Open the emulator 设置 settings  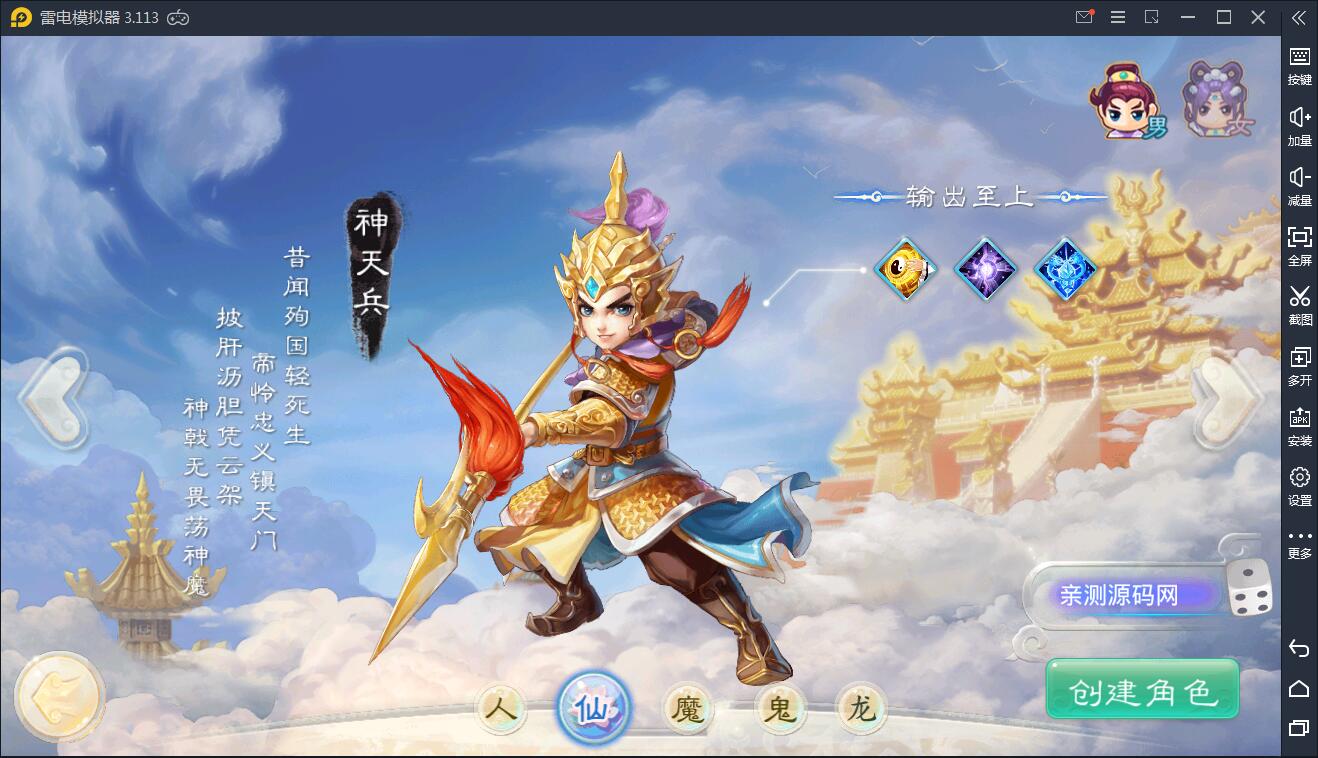tap(1299, 486)
